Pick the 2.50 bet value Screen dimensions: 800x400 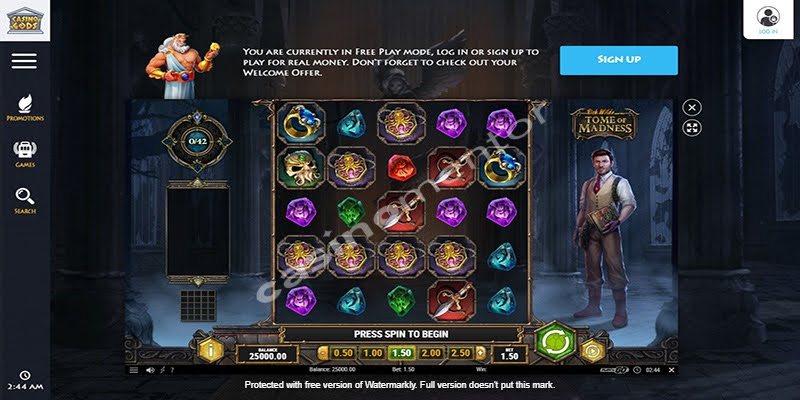461,353
